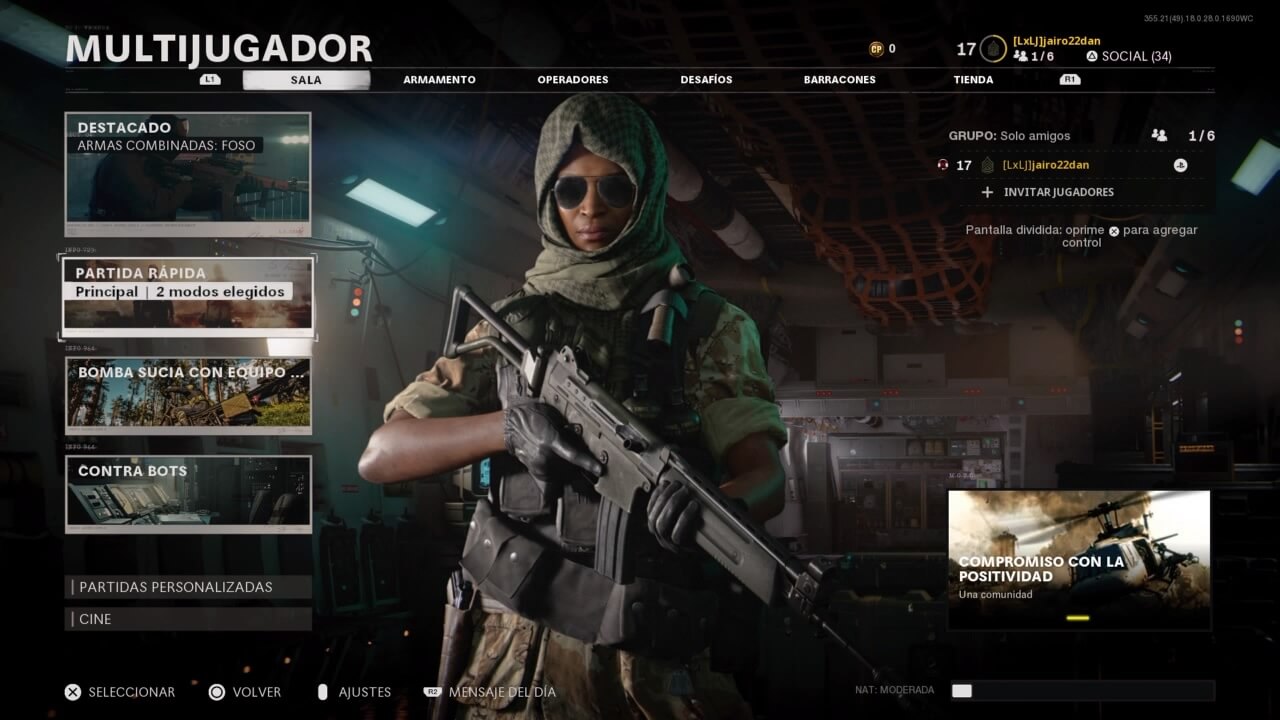Select jairo22dan in the group list
The width and height of the screenshot is (1280, 720).
(x=1046, y=165)
